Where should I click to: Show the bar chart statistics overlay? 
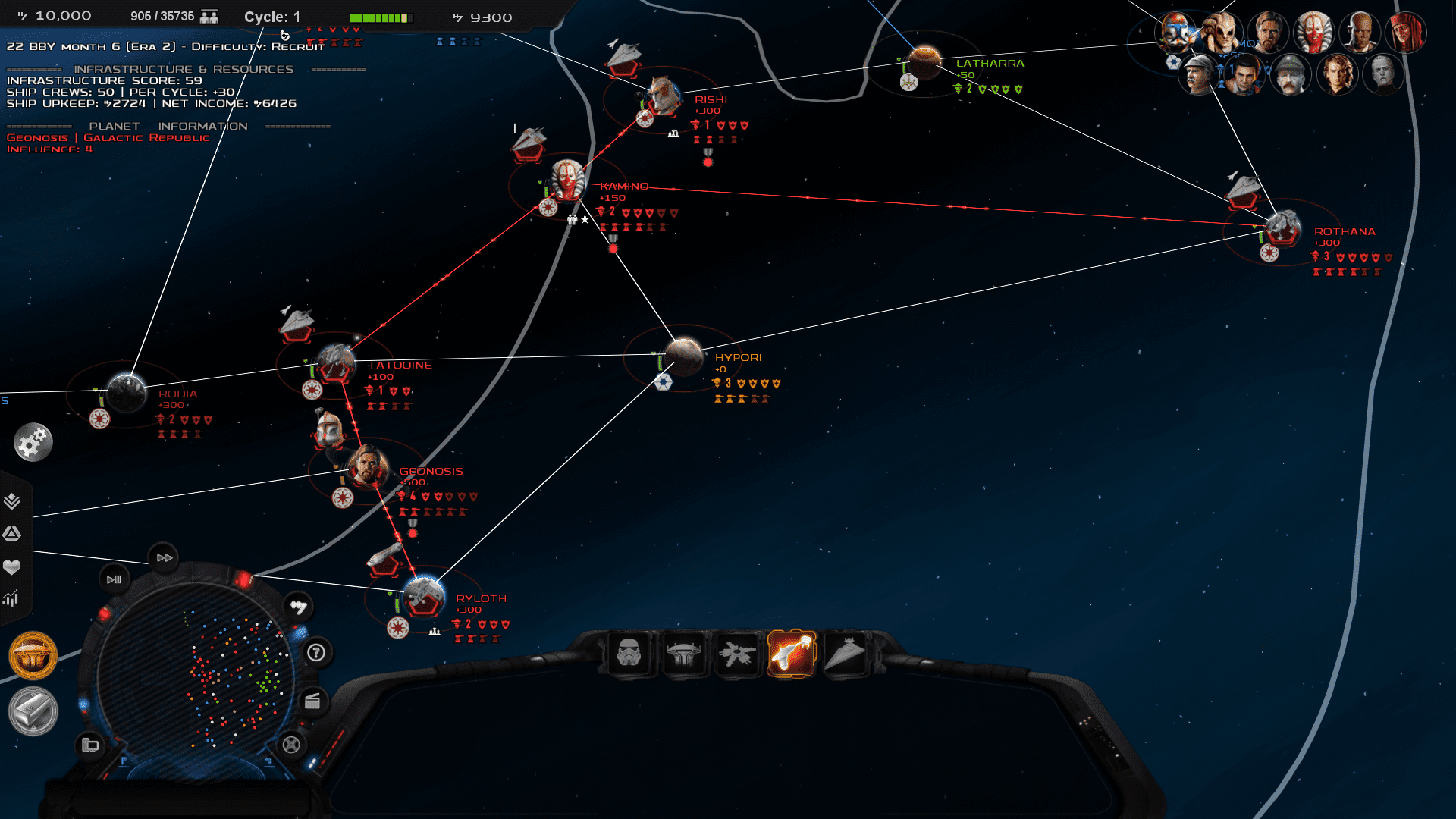coord(11,599)
